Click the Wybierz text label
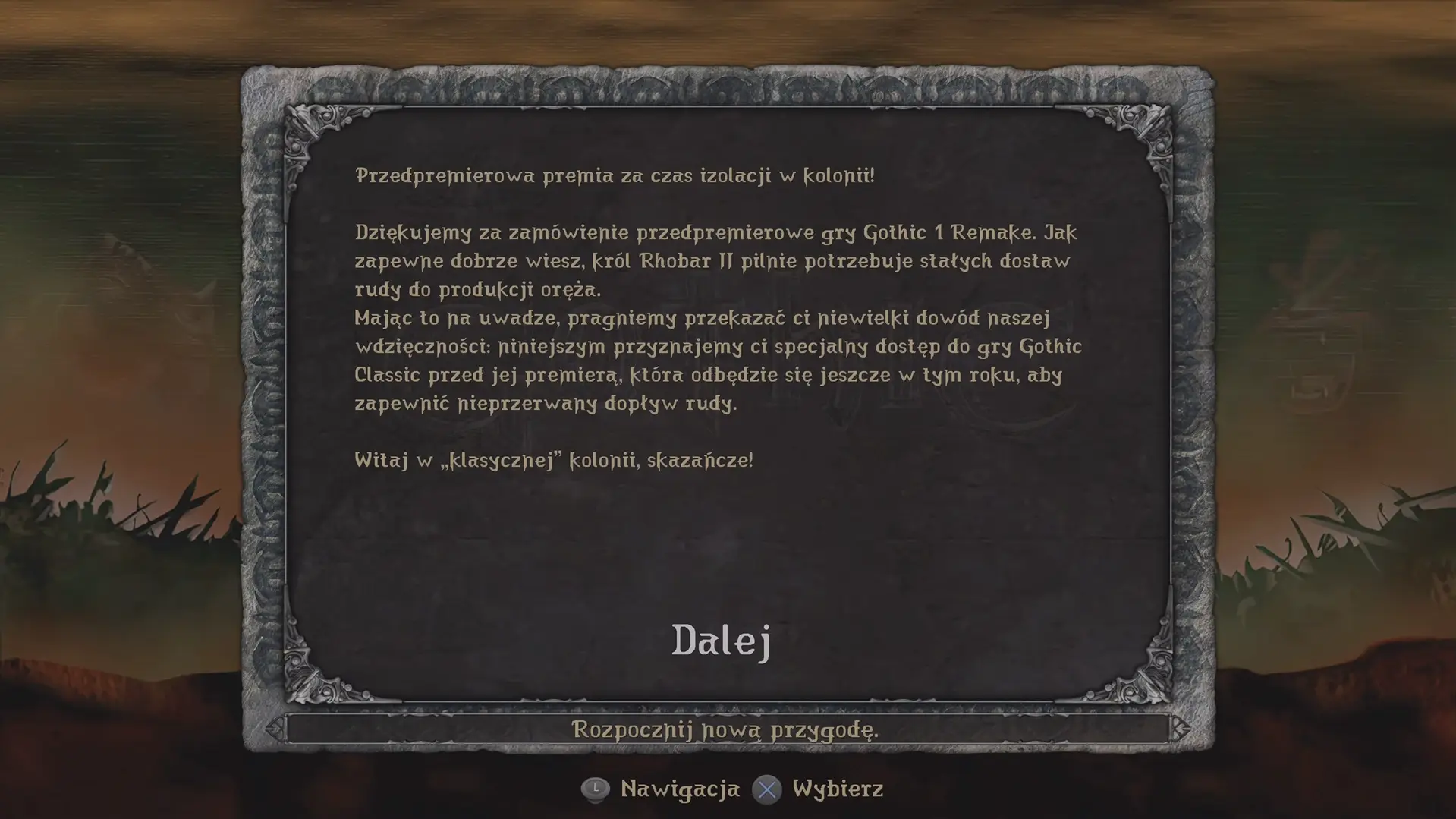Viewport: 1456px width, 819px height. click(836, 789)
